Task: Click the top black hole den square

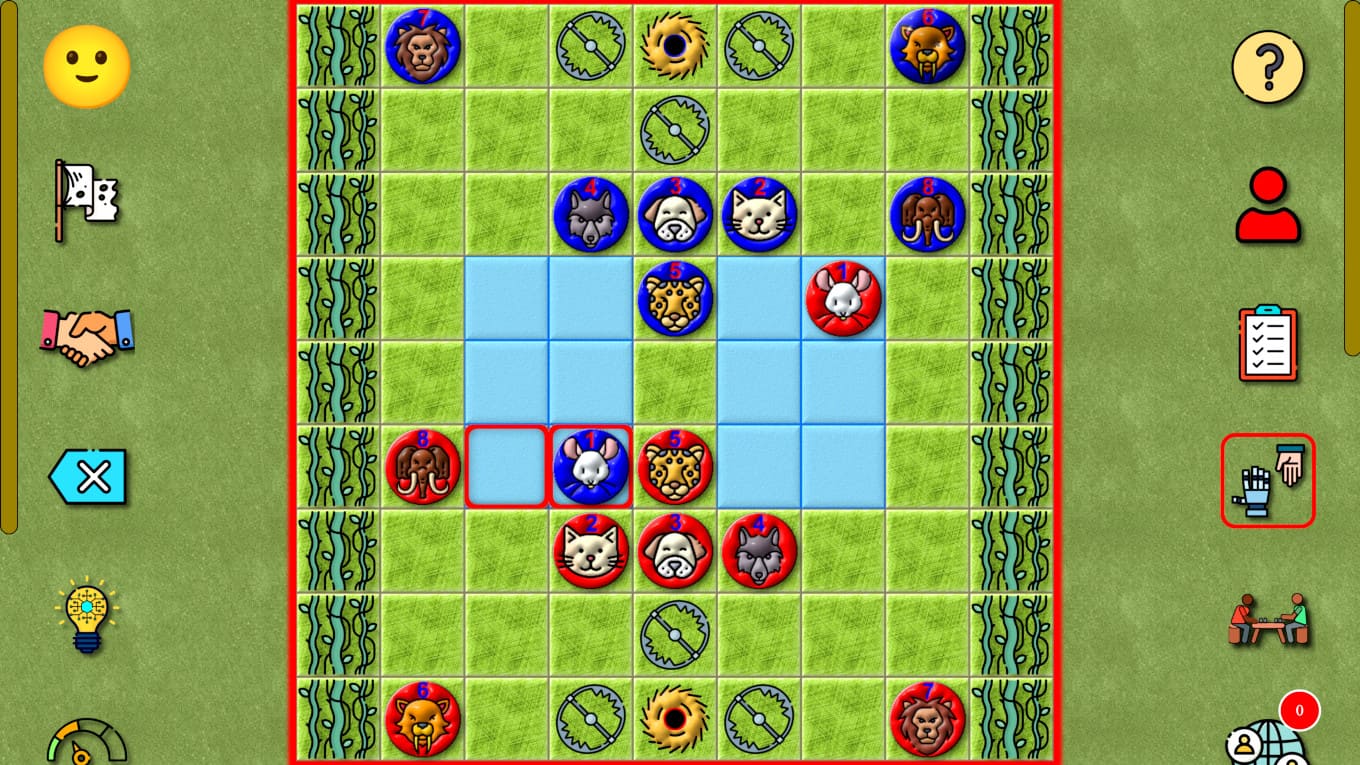Action: click(x=675, y=45)
